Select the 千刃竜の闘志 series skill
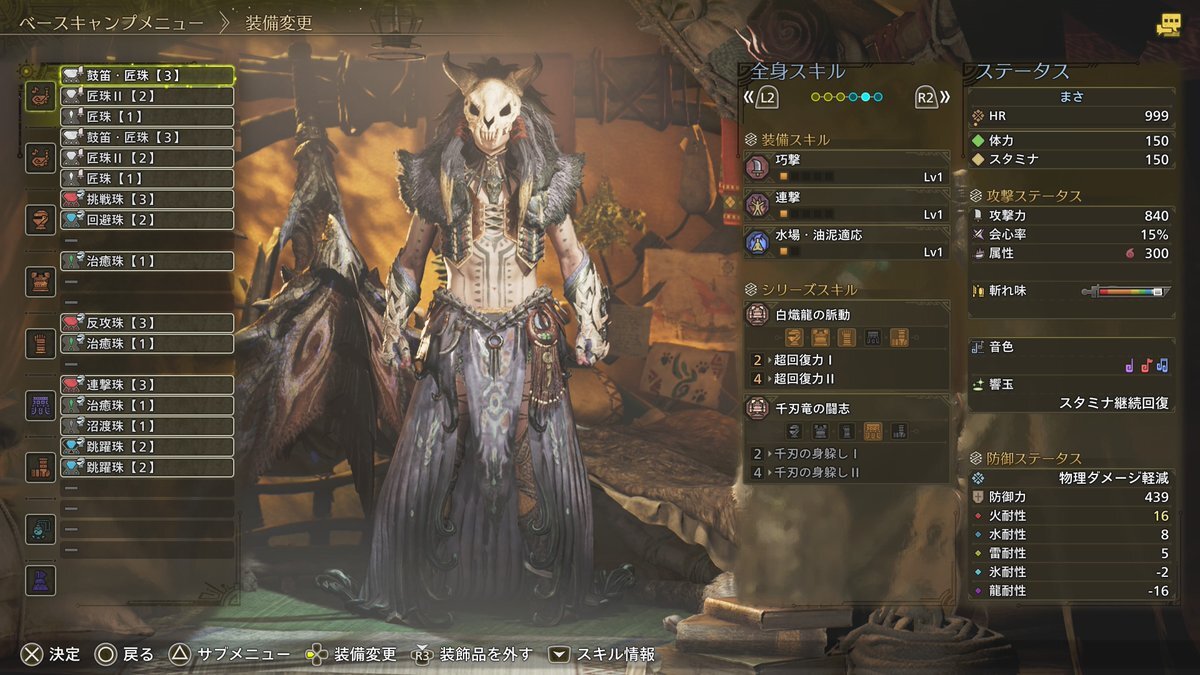This screenshot has height=675, width=1200. pos(847,408)
